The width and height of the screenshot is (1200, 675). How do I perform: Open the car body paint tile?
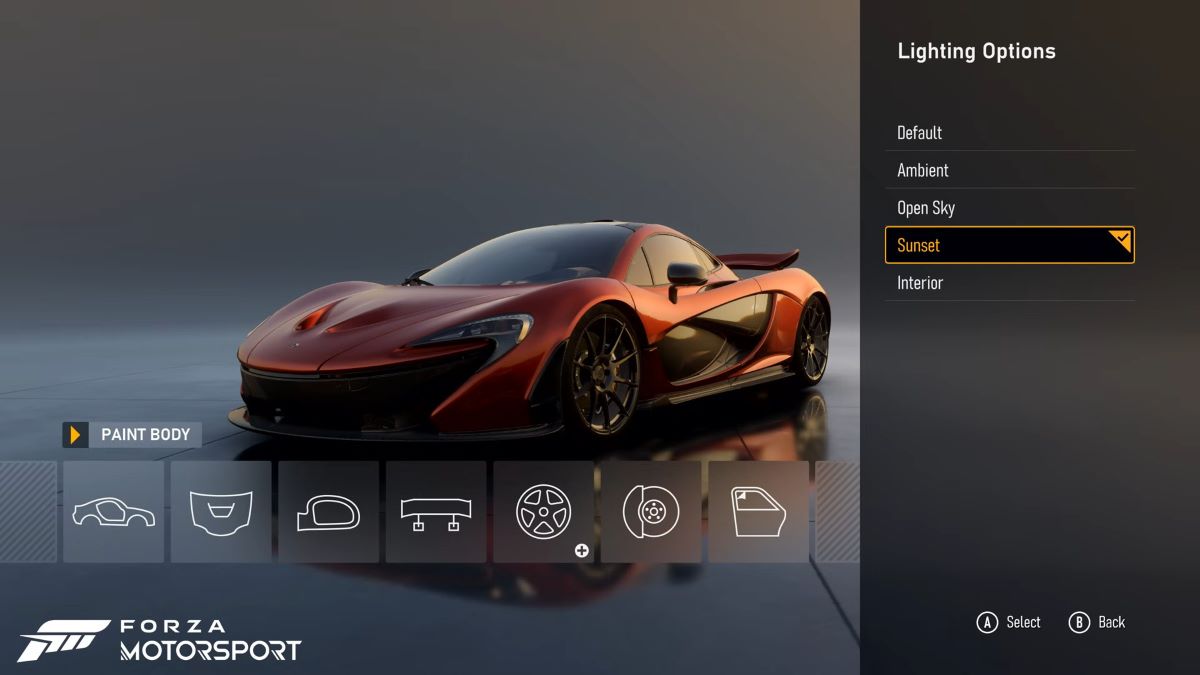point(113,512)
